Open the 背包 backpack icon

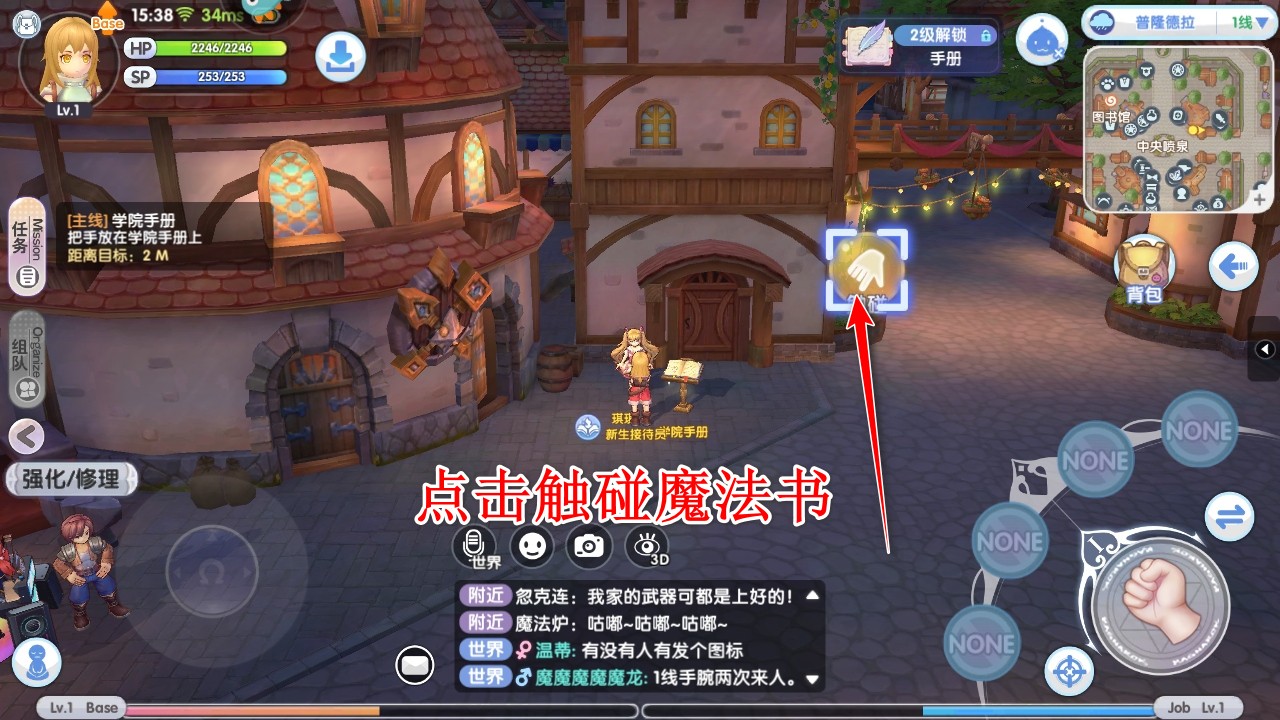pyautogui.click(x=1143, y=262)
